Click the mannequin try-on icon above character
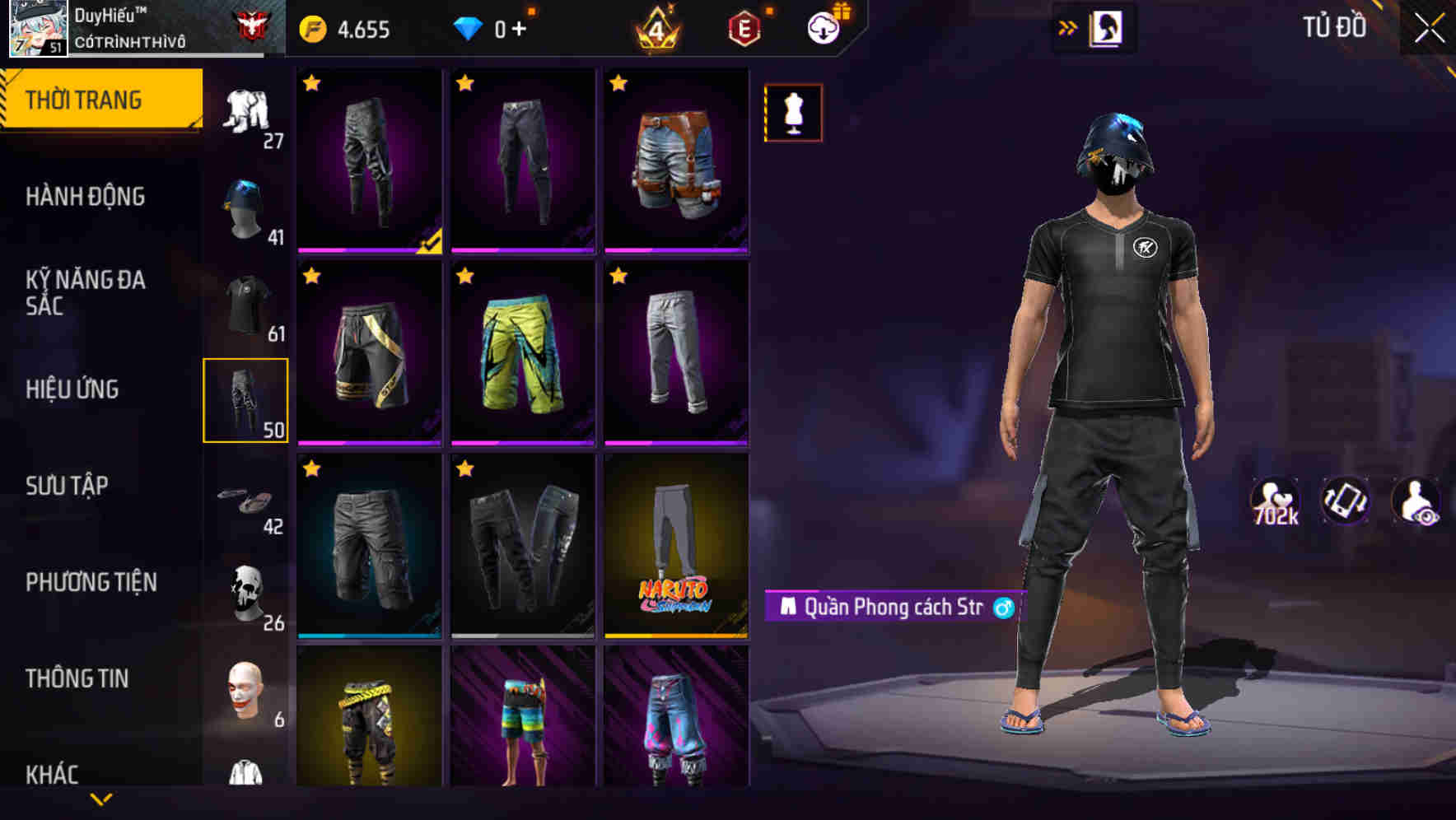This screenshot has width=1456, height=820. point(792,112)
